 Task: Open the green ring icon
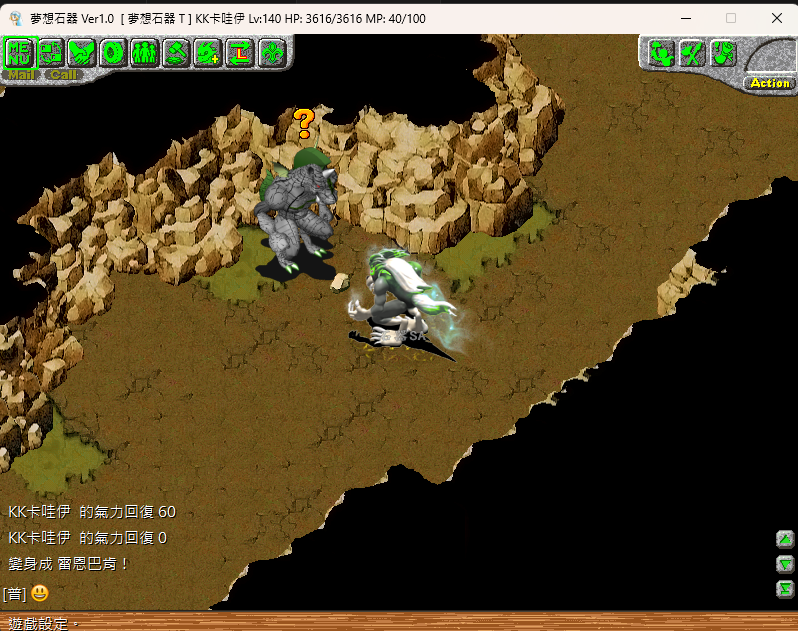113,52
